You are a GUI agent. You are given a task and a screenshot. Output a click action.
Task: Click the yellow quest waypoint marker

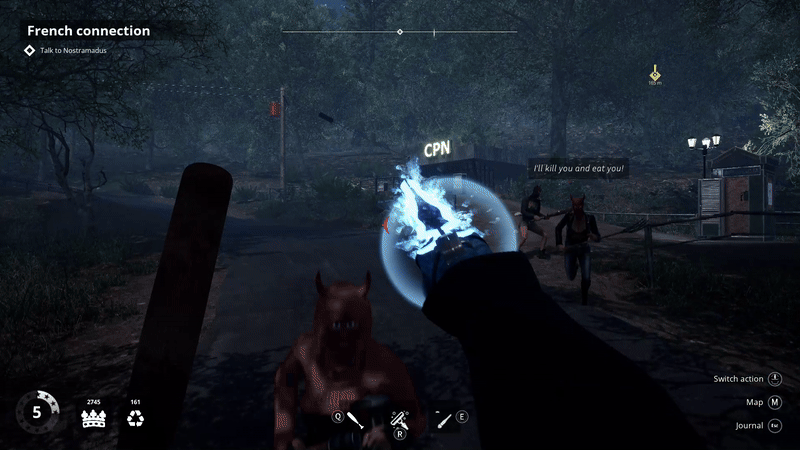coord(655,73)
